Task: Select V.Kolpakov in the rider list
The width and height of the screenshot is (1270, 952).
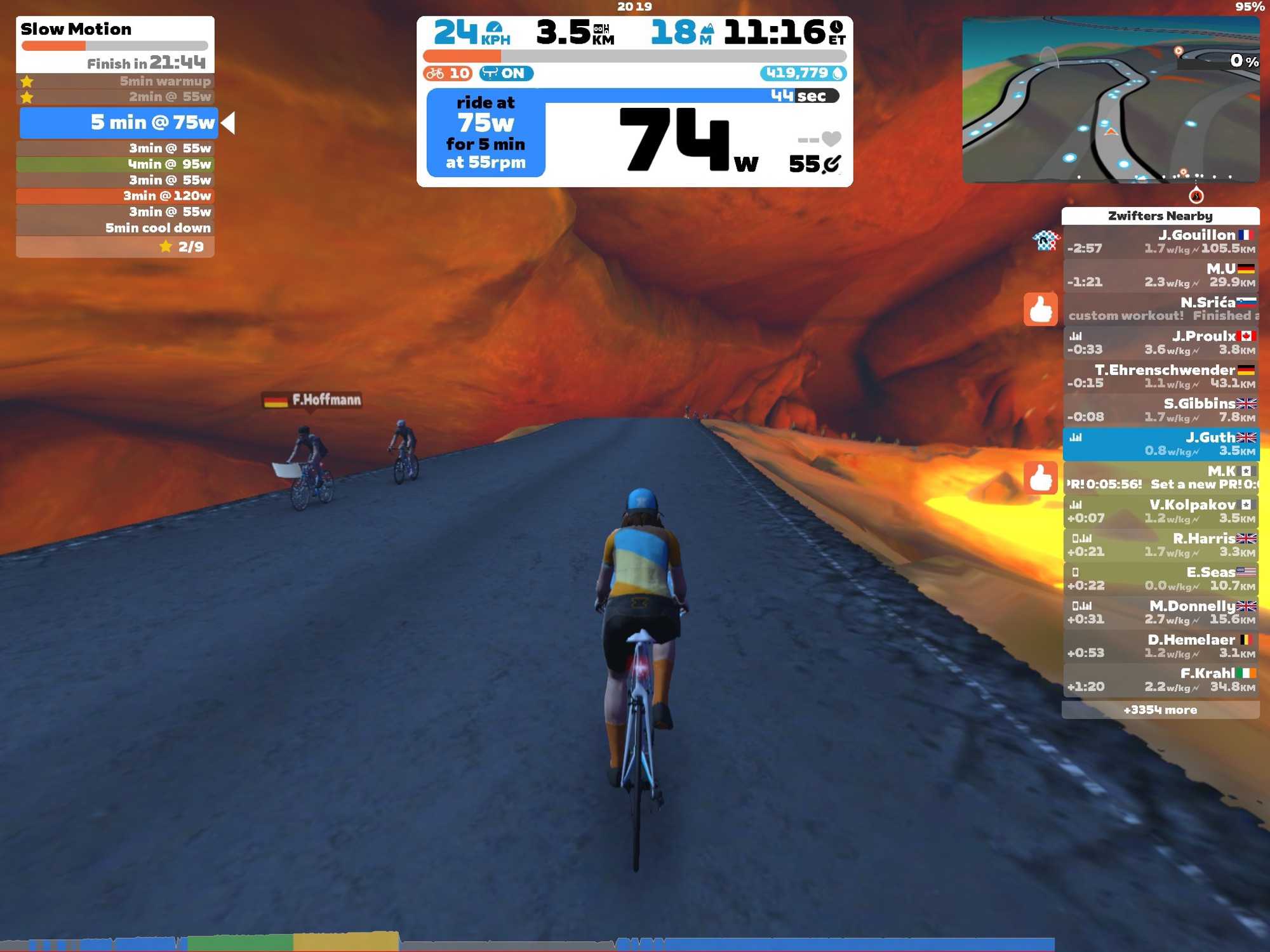Action: pos(1160,511)
